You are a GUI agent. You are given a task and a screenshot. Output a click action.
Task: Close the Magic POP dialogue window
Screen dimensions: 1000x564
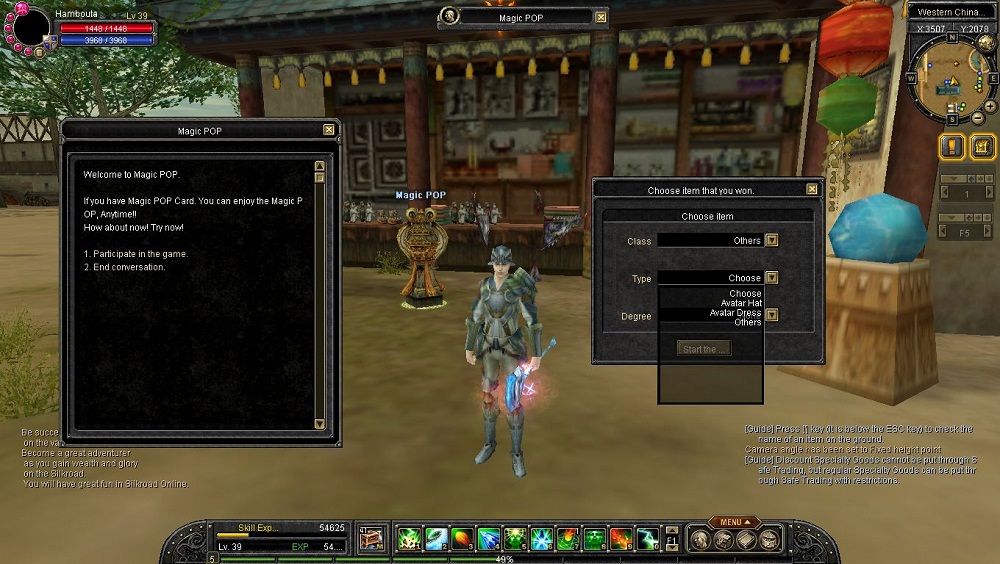[329, 130]
